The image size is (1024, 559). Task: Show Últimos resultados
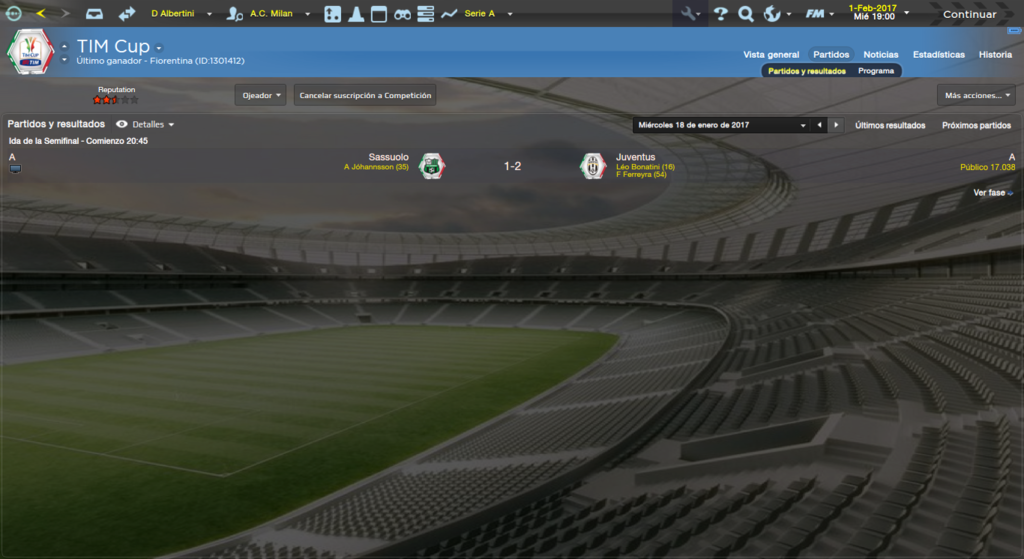tap(890, 126)
